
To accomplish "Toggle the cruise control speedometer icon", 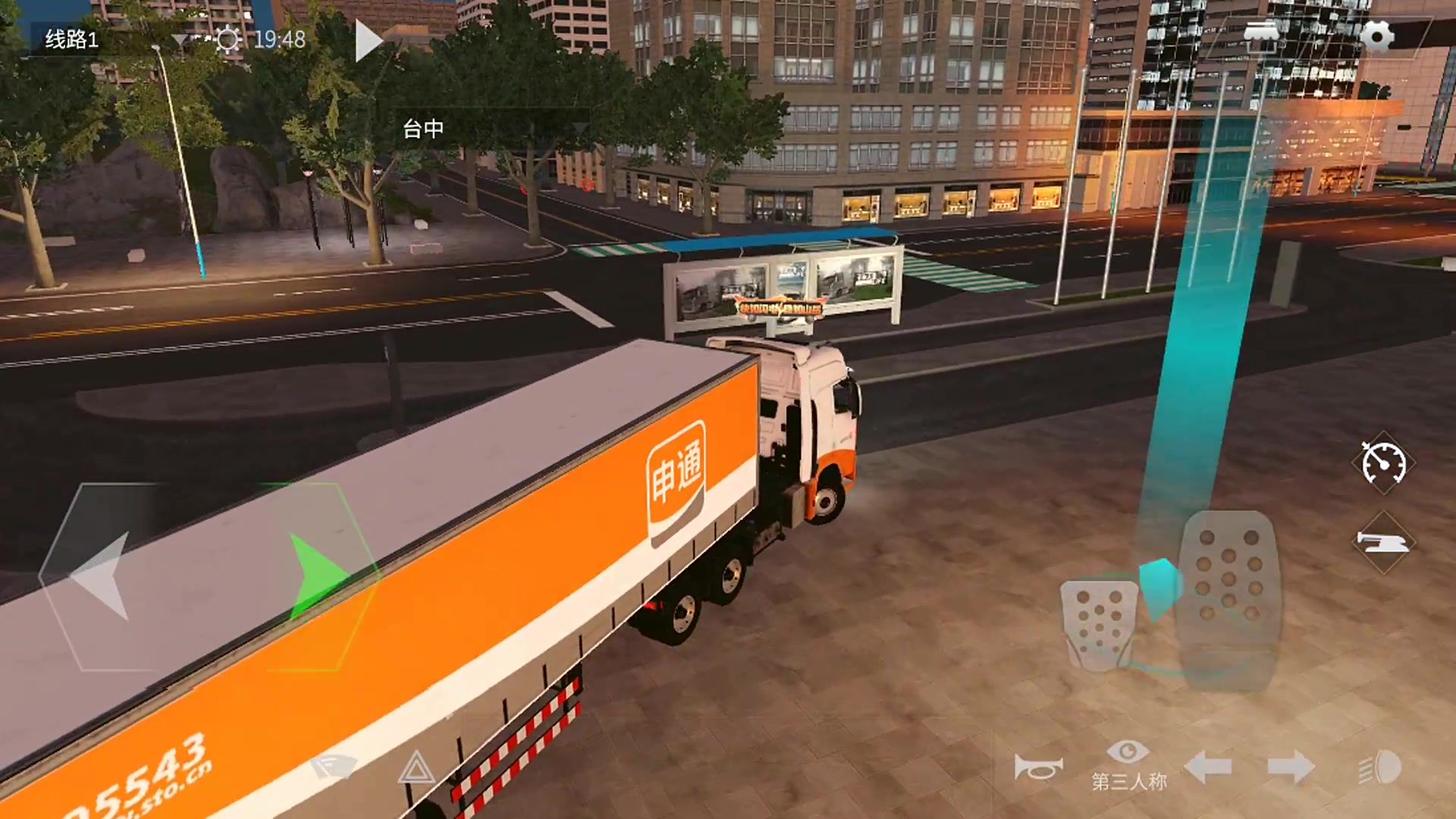I will (1383, 463).
